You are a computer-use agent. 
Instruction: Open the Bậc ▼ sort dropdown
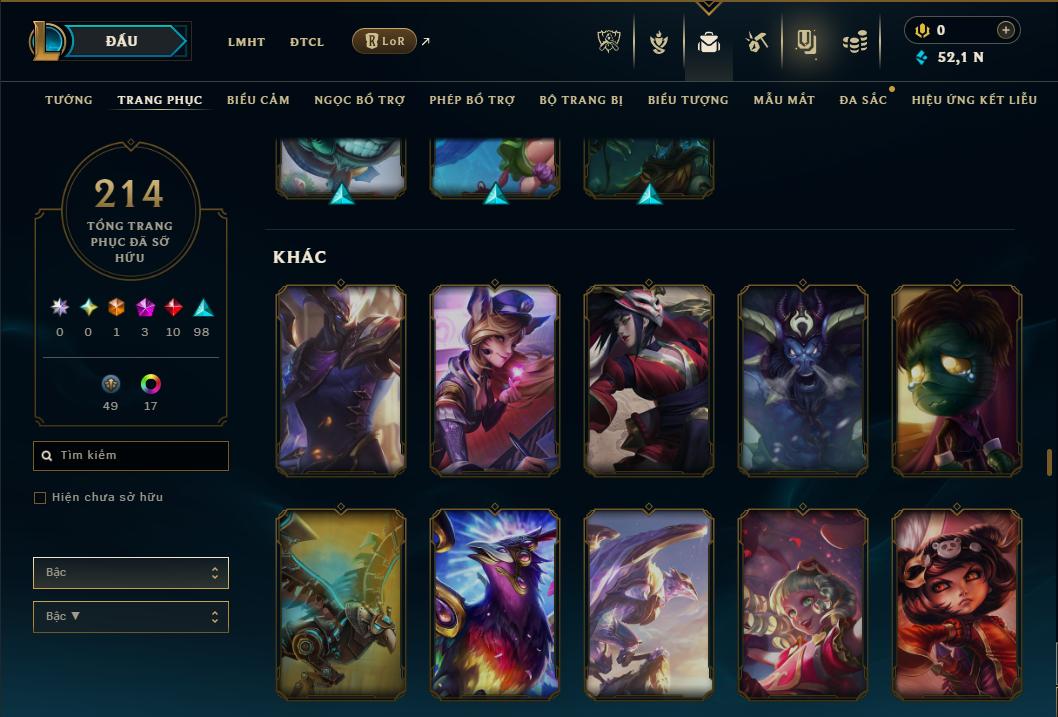coord(131,617)
